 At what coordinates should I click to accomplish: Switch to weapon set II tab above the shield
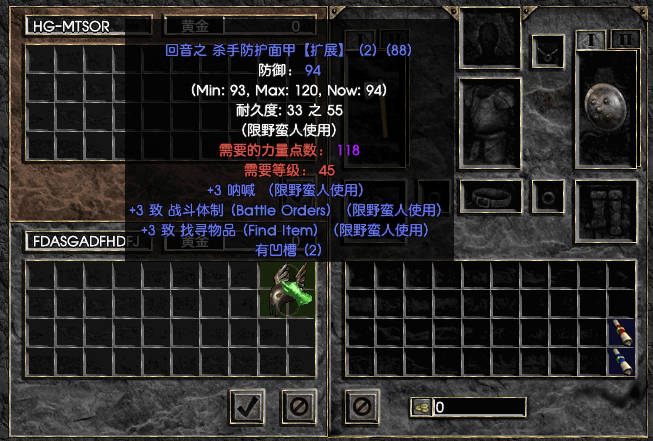click(x=625, y=39)
